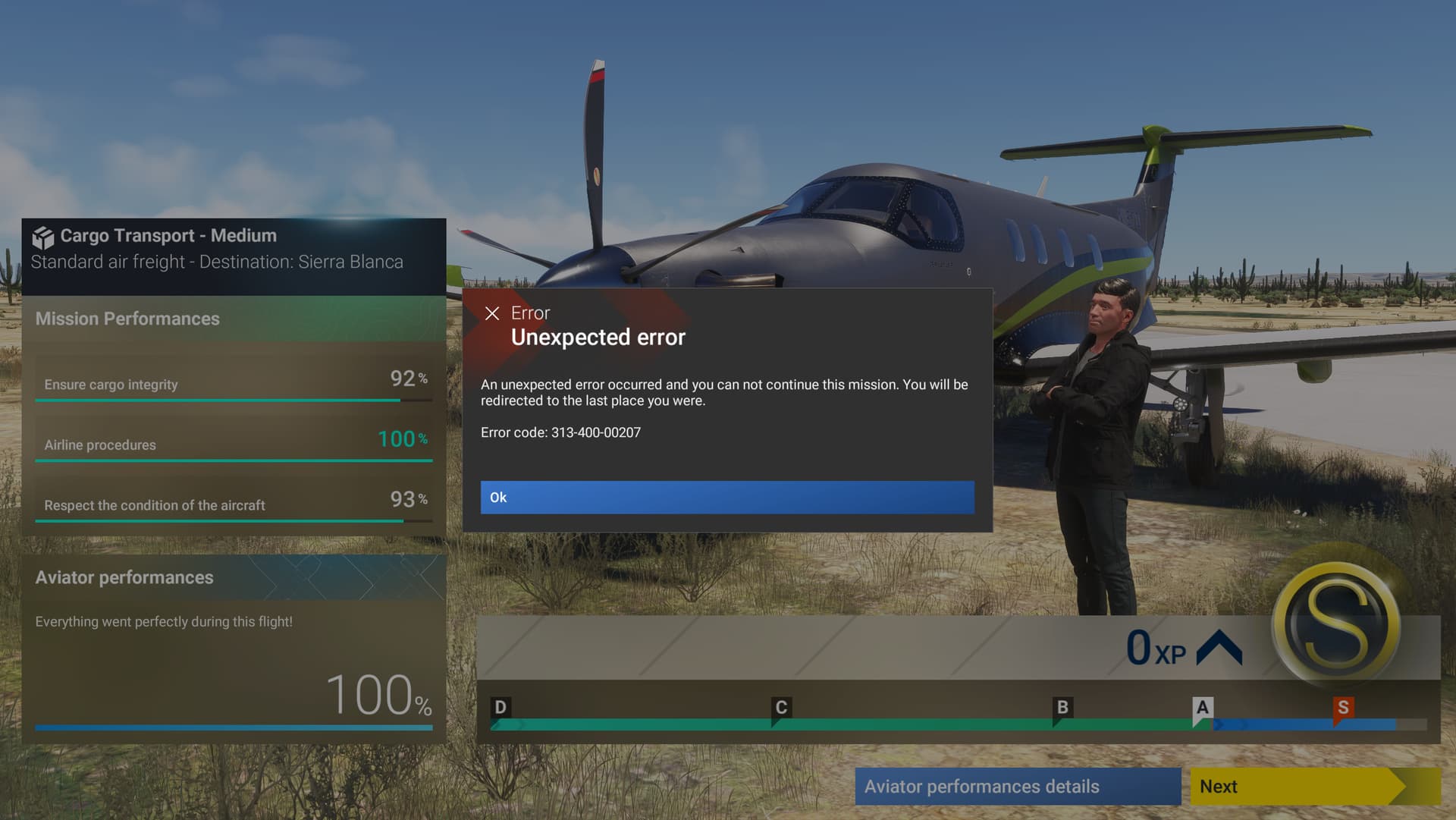This screenshot has height=820, width=1456.
Task: Click the Sierra Blanca destination subtitle
Action: point(217,262)
